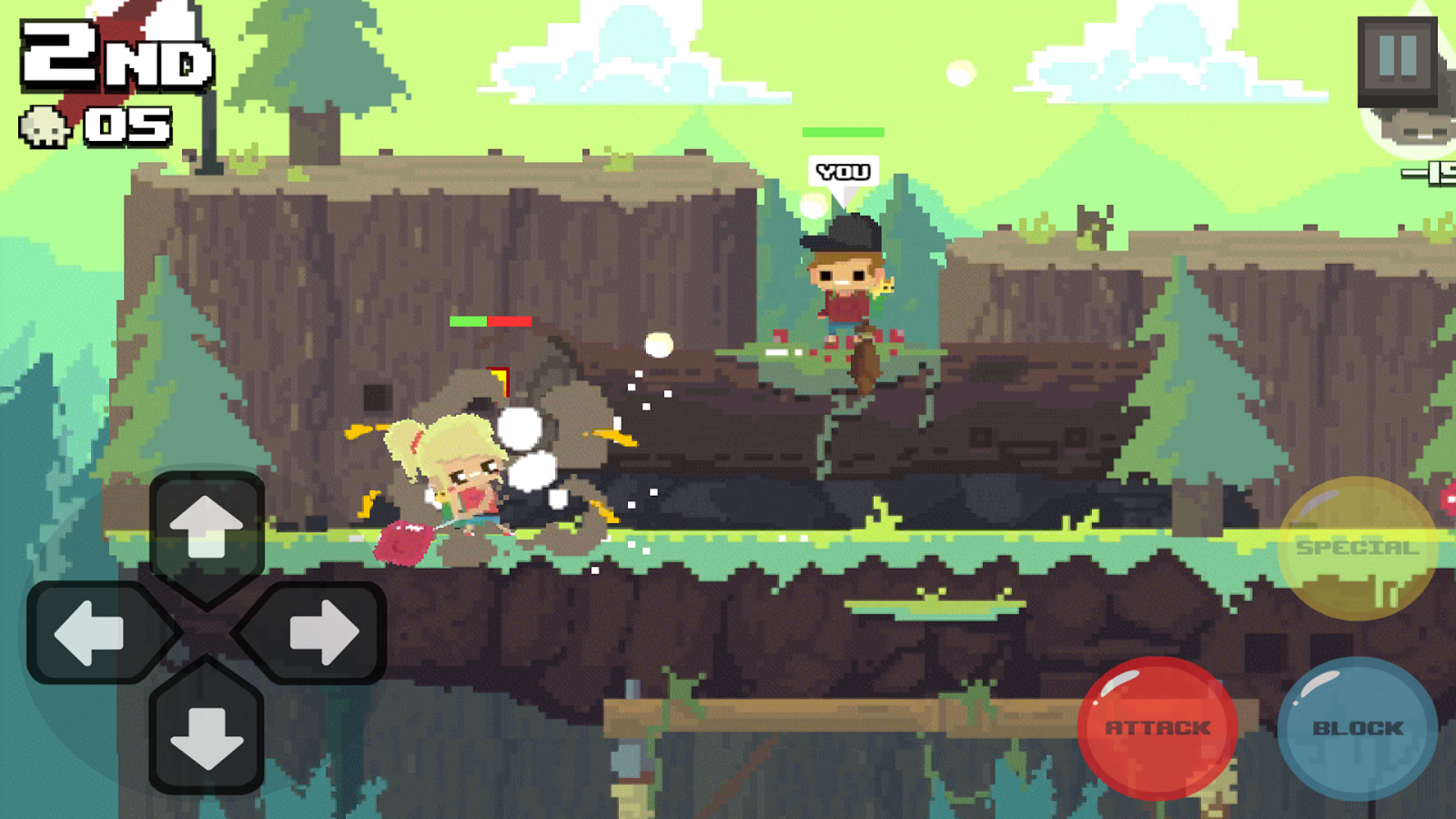Tap the YOU name tag label
This screenshot has height=819, width=1456.
pos(842,171)
